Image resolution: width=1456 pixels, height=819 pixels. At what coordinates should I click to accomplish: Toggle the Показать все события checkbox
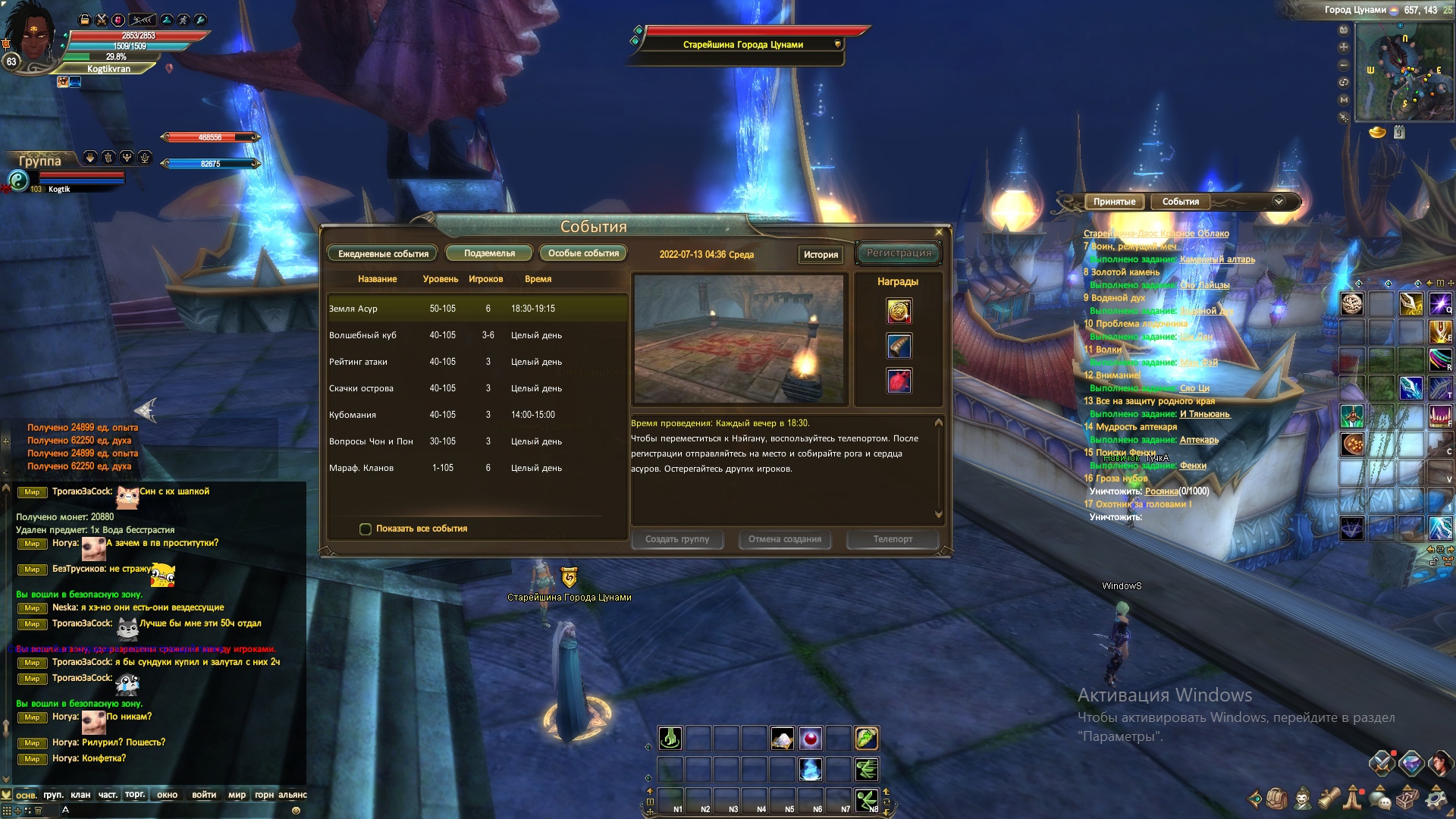tap(366, 529)
